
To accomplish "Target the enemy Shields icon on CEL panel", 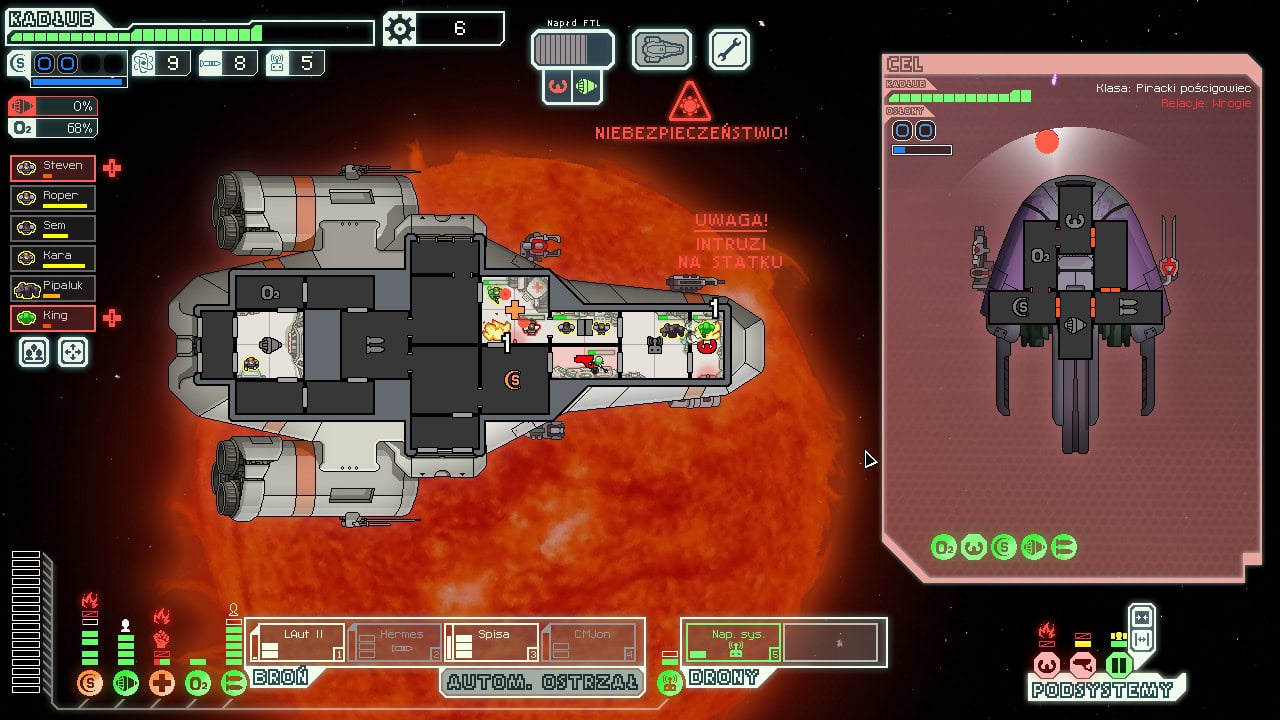I will [x=1003, y=548].
